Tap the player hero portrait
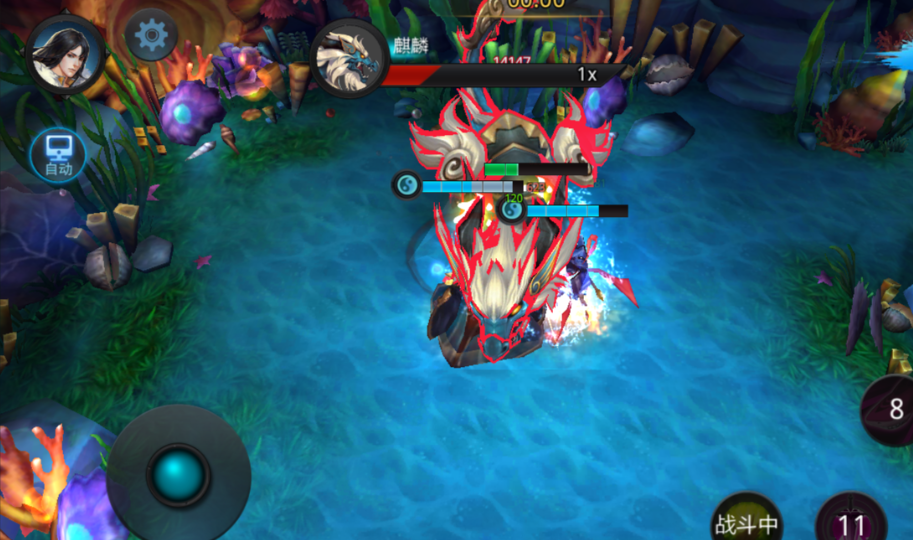Viewport: 913px width, 540px height. 66,54
